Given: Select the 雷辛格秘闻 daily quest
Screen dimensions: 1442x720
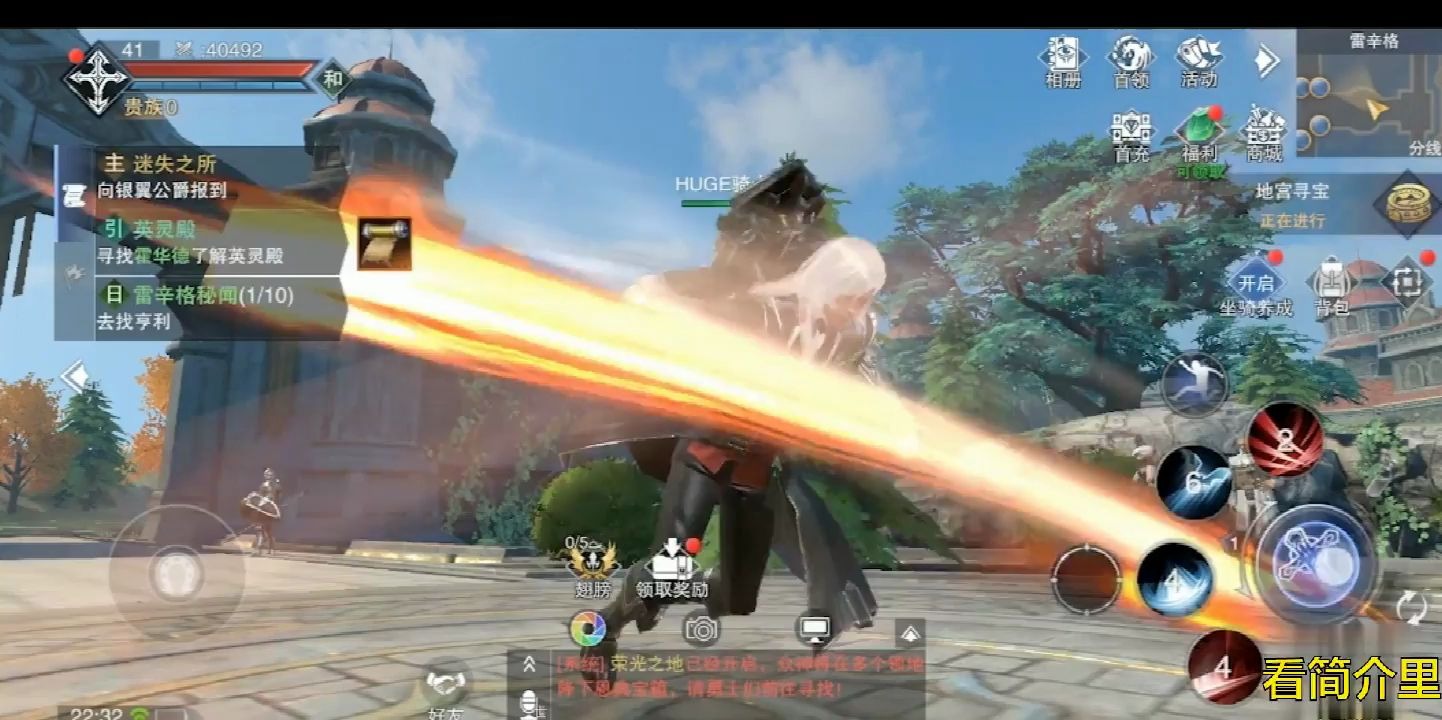Looking at the screenshot, I should (x=200, y=307).
